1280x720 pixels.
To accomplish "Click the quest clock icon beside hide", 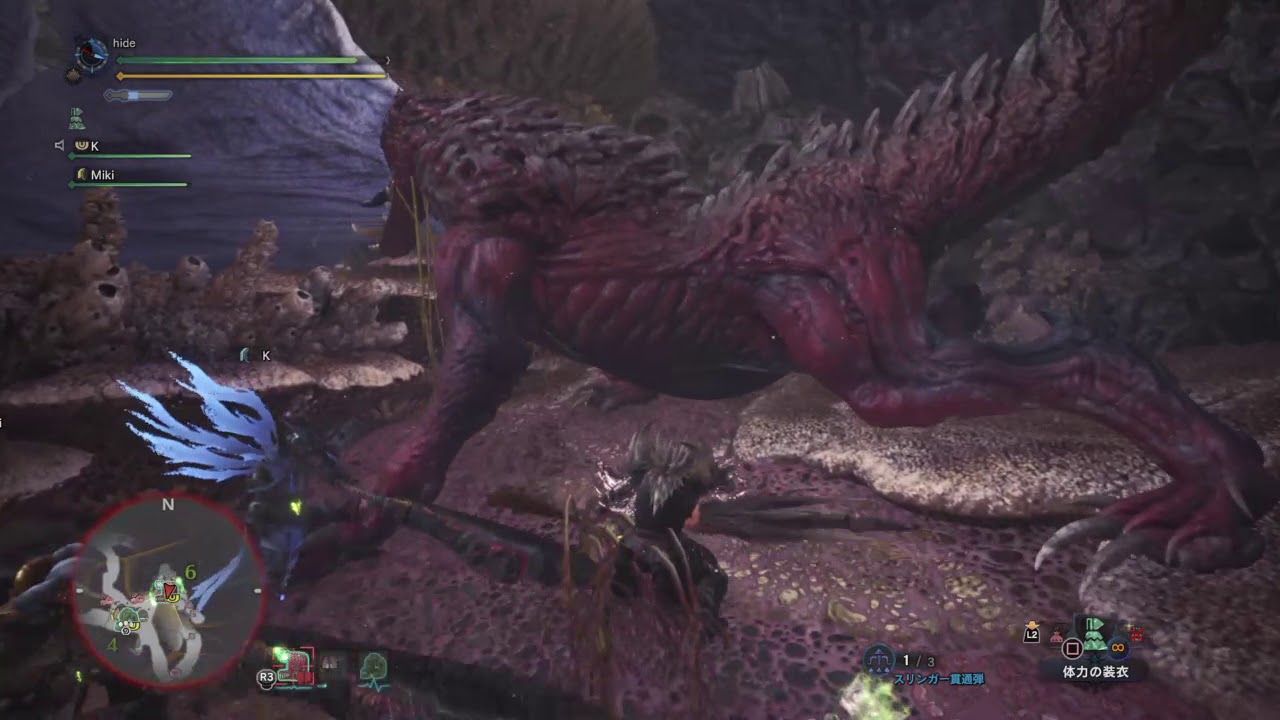I will pos(91,53).
